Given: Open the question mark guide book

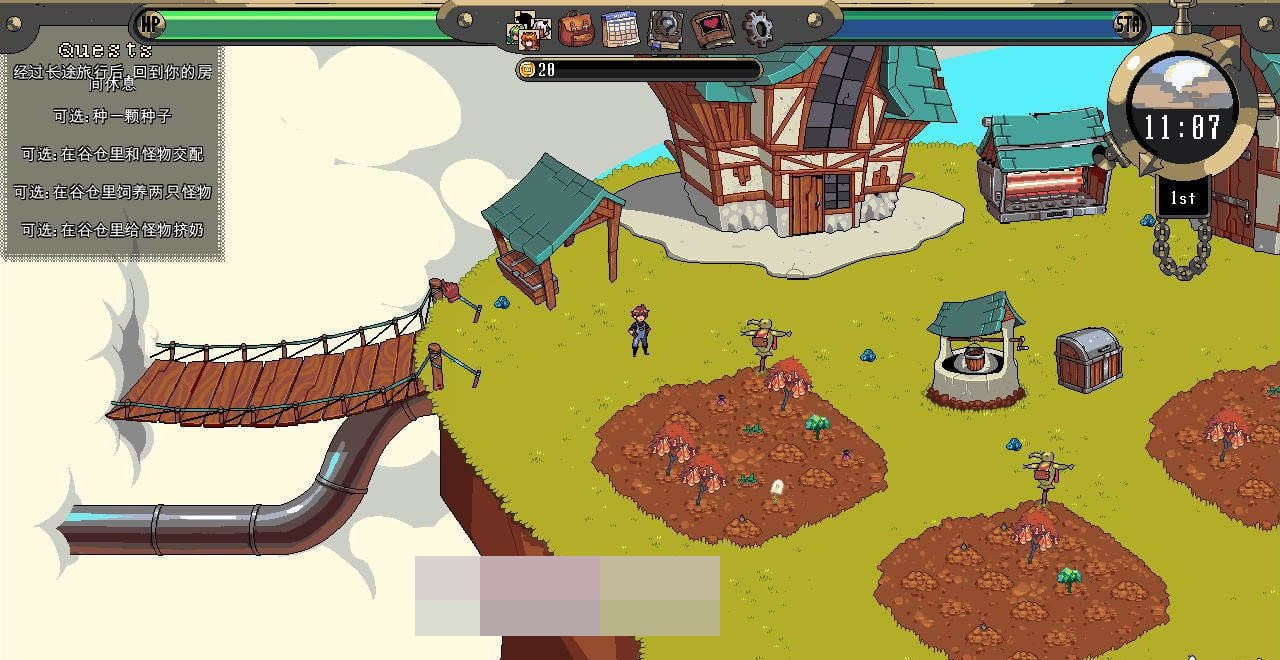Looking at the screenshot, I should coord(665,29).
